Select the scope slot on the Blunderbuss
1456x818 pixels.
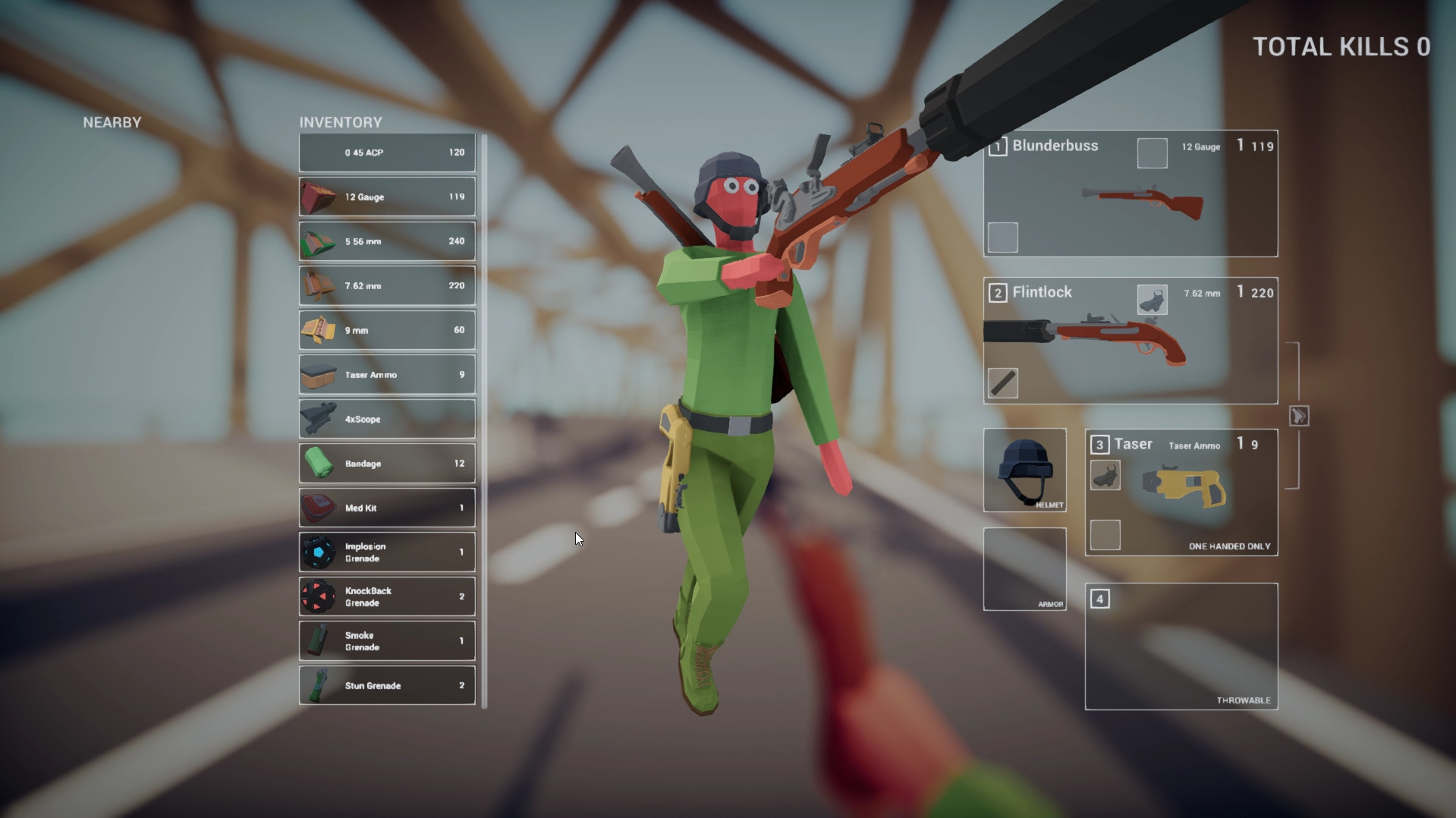tap(1152, 153)
